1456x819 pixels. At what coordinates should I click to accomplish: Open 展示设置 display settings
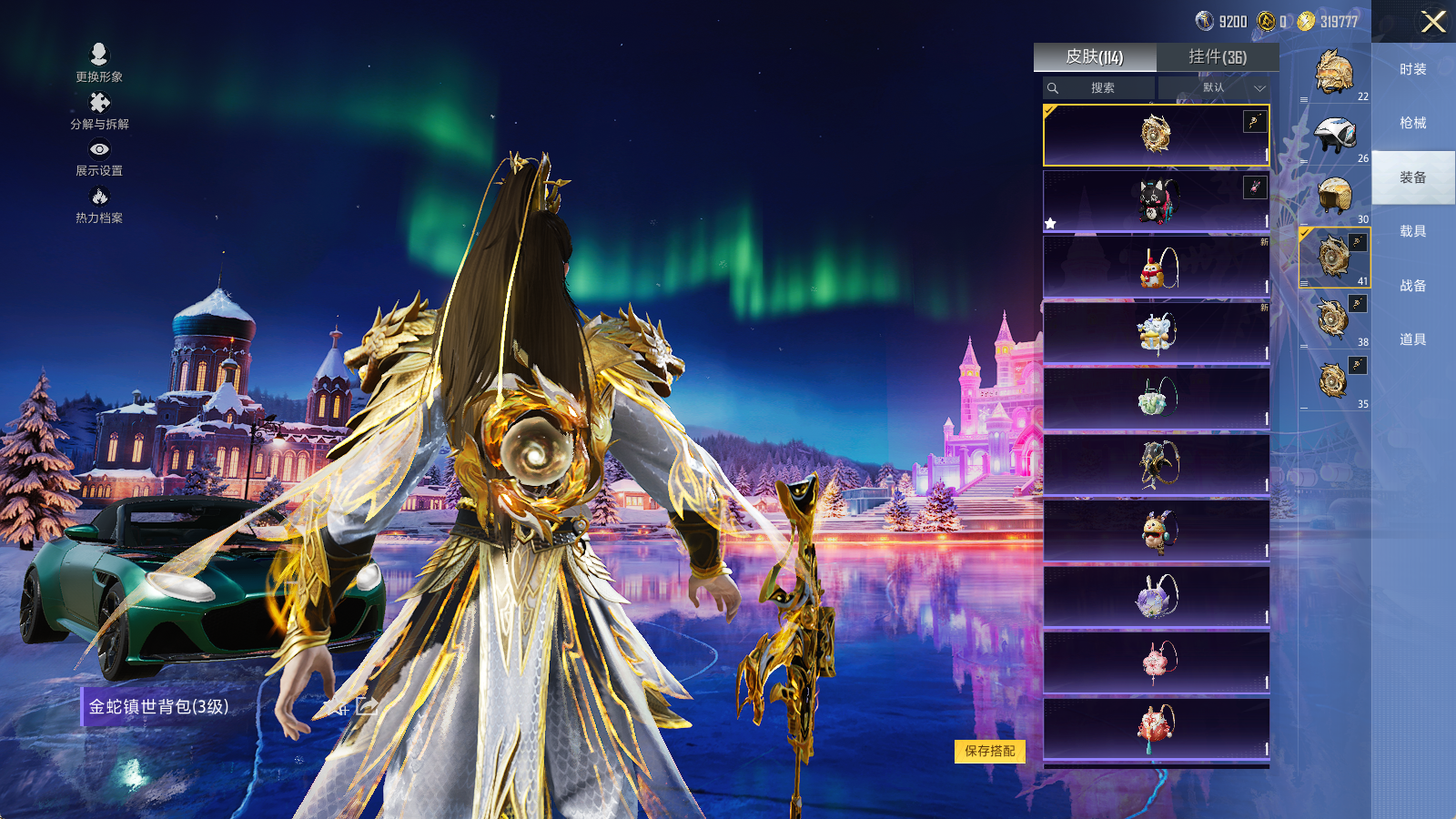(99, 157)
